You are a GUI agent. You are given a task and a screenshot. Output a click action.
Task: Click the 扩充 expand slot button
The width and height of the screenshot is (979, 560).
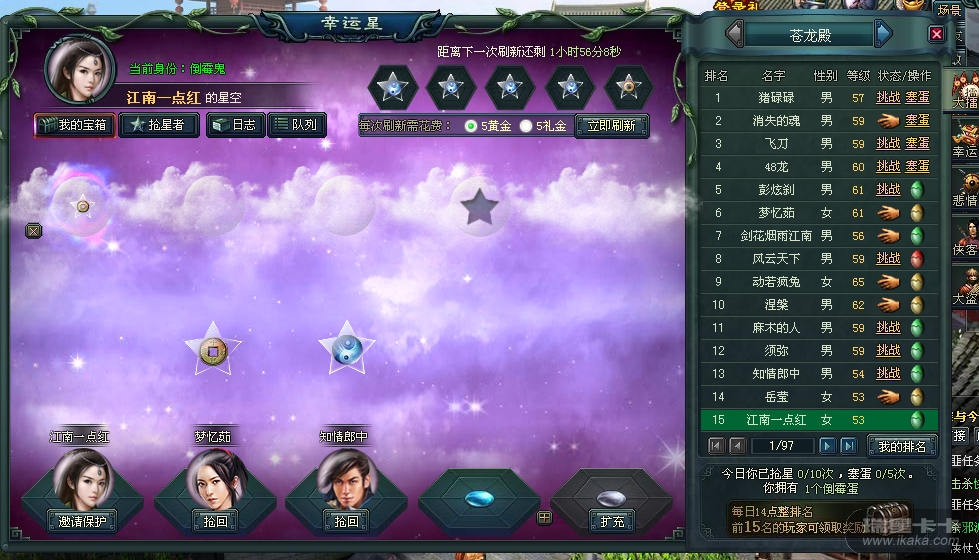(611, 521)
